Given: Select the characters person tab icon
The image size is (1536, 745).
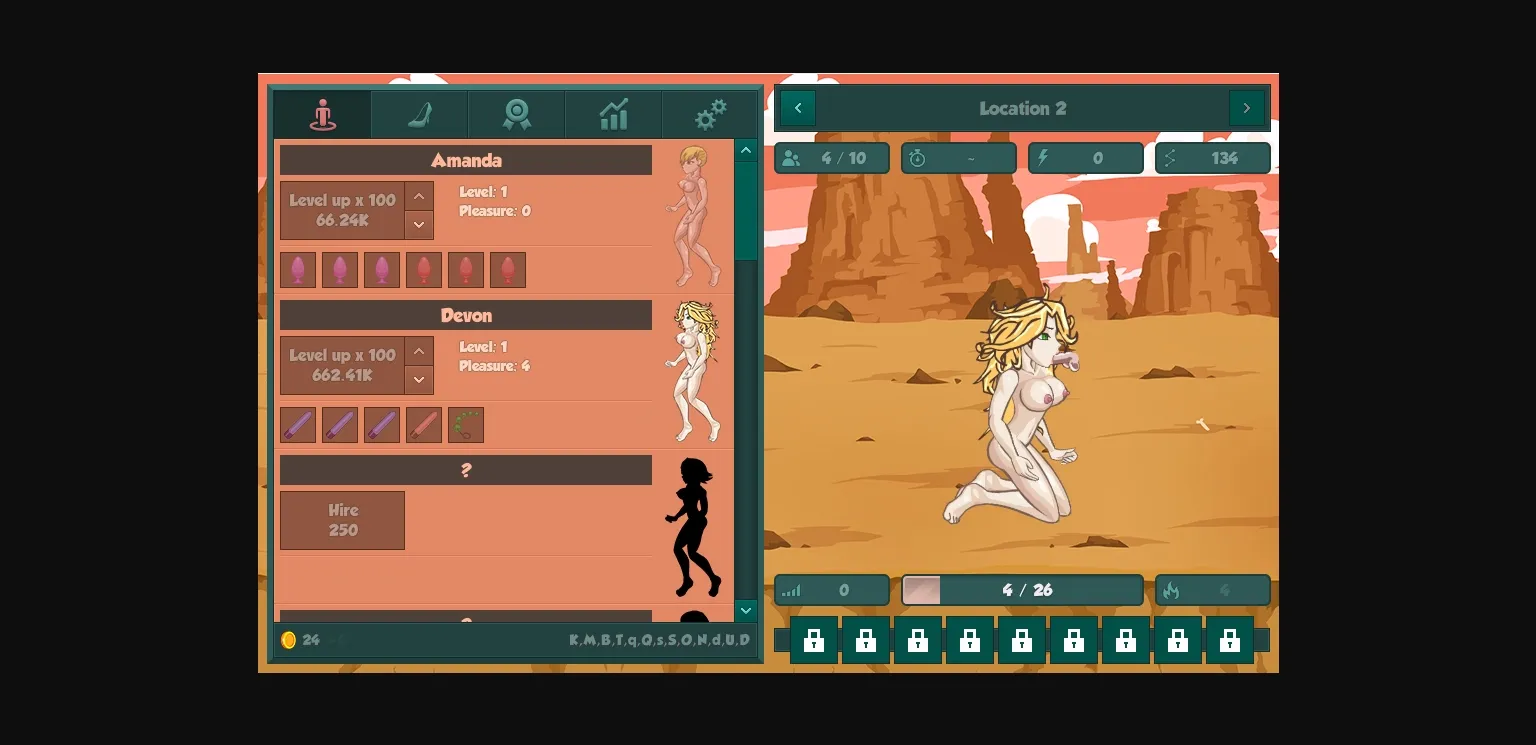Looking at the screenshot, I should [x=321, y=114].
